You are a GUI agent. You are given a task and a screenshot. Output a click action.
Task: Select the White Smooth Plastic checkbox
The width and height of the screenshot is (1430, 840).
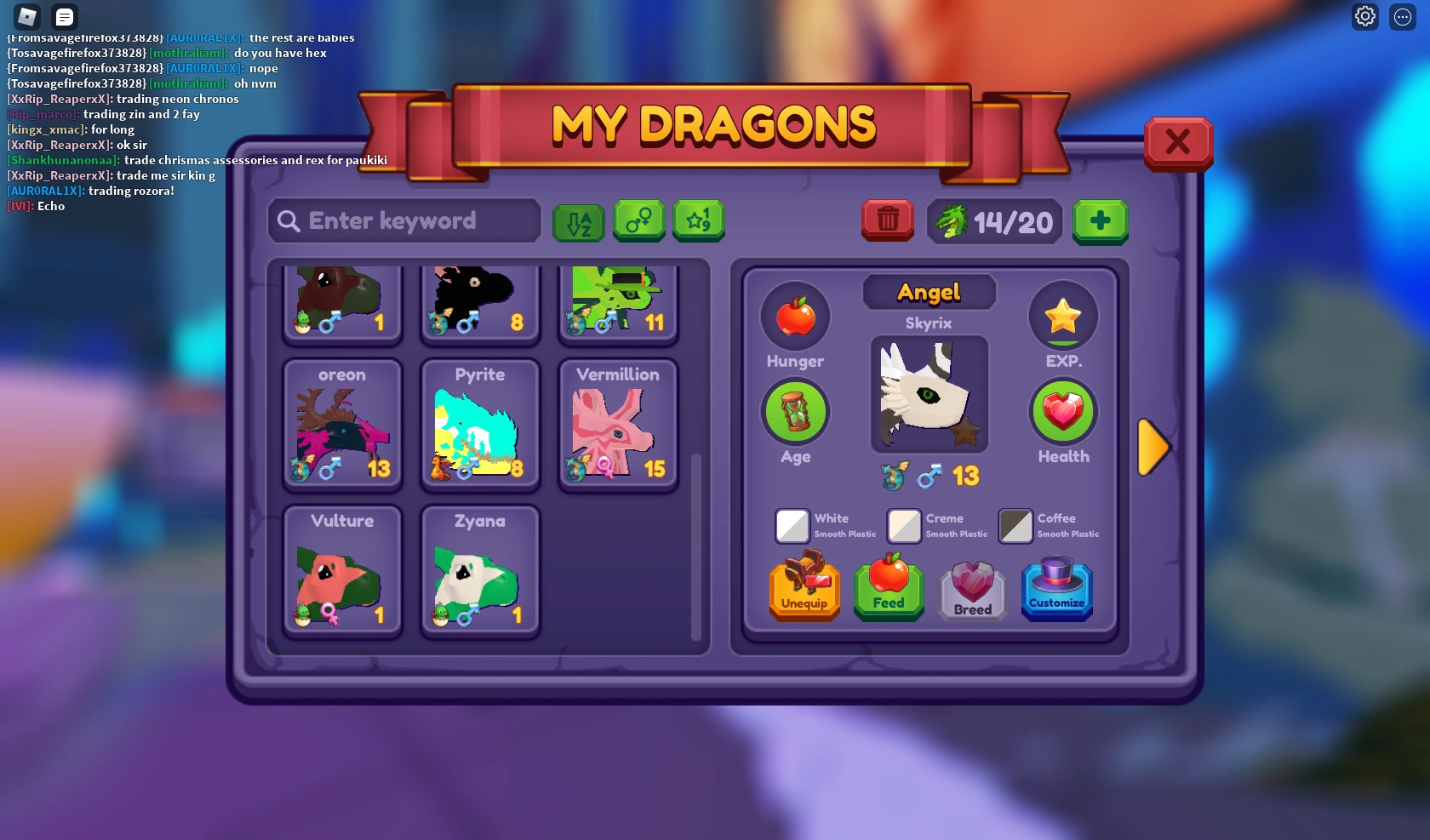point(792,526)
